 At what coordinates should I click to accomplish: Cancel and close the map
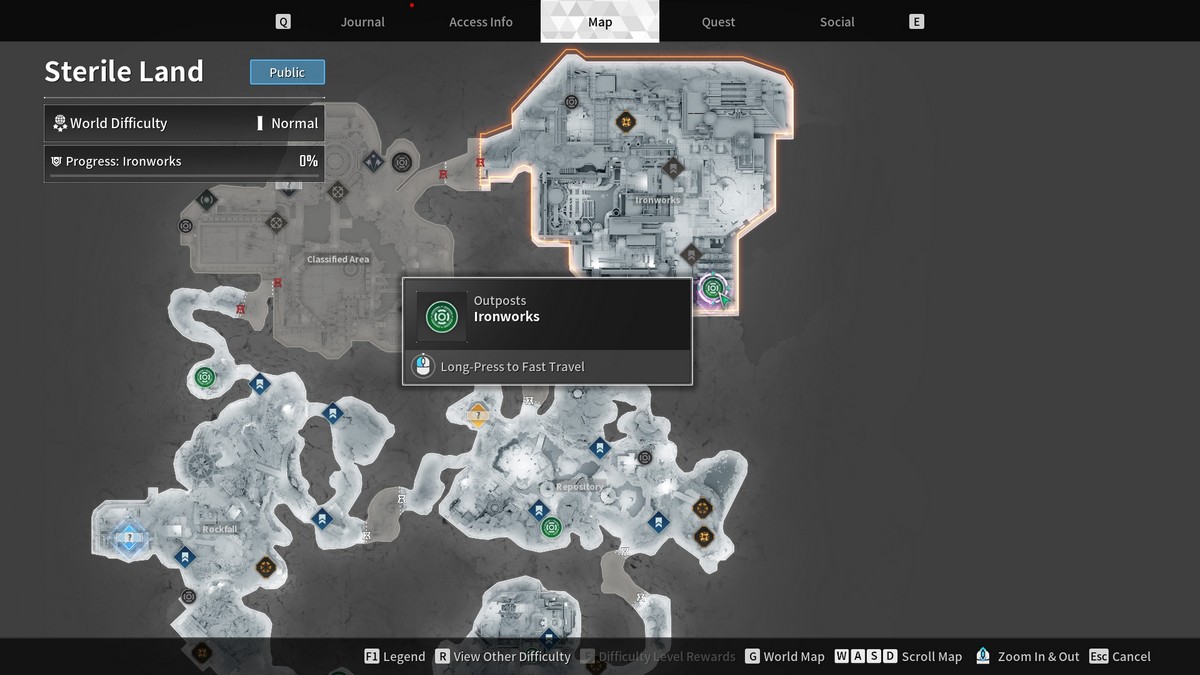1120,656
